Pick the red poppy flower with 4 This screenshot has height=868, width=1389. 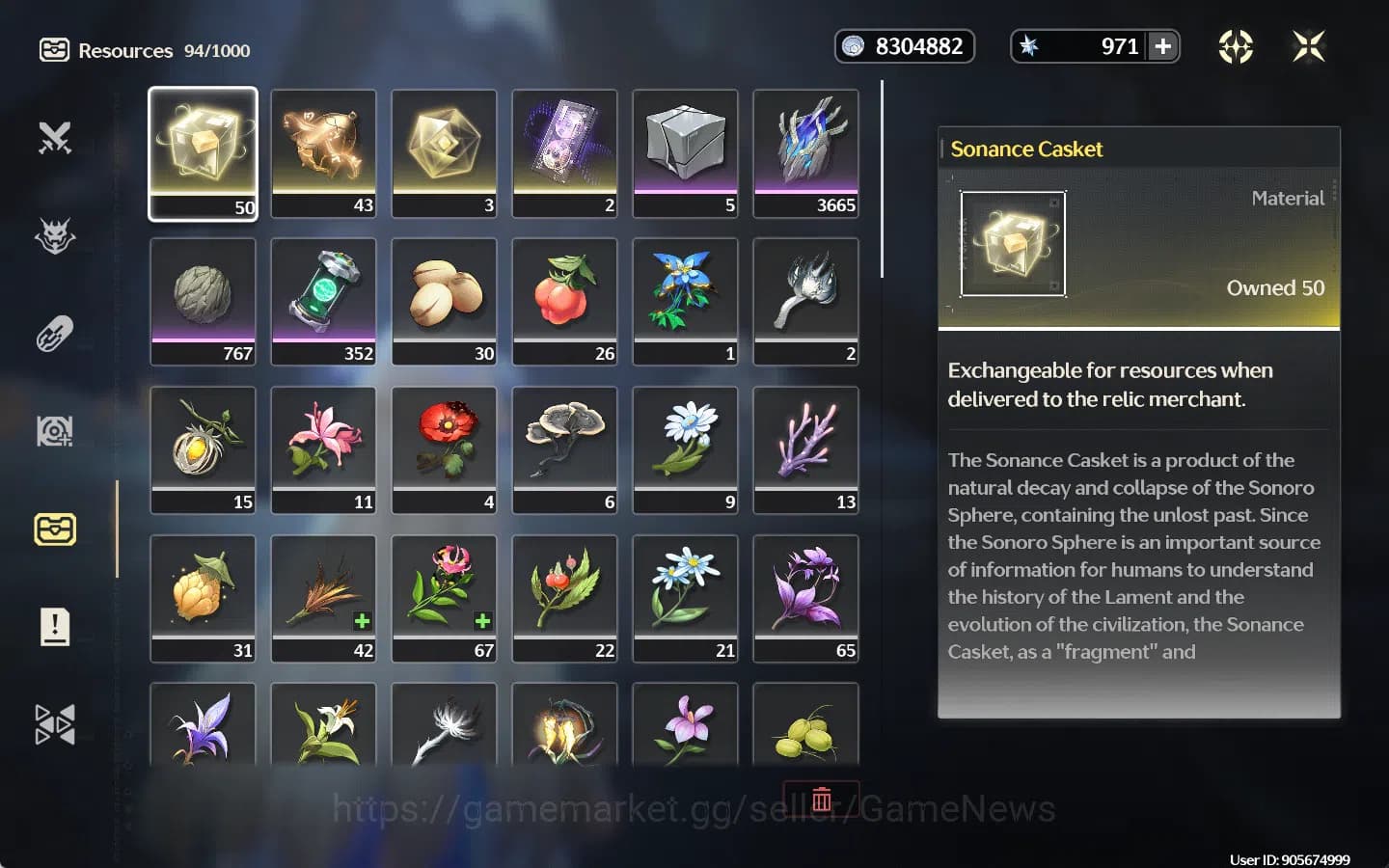[444, 449]
